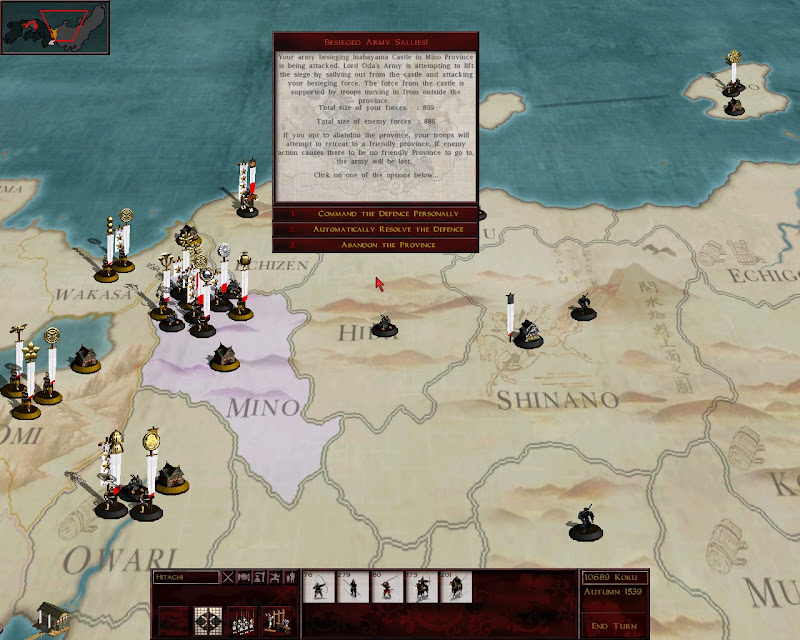Select the unit card with 76 men
Viewport: 800px width, 640px height.
click(x=319, y=587)
